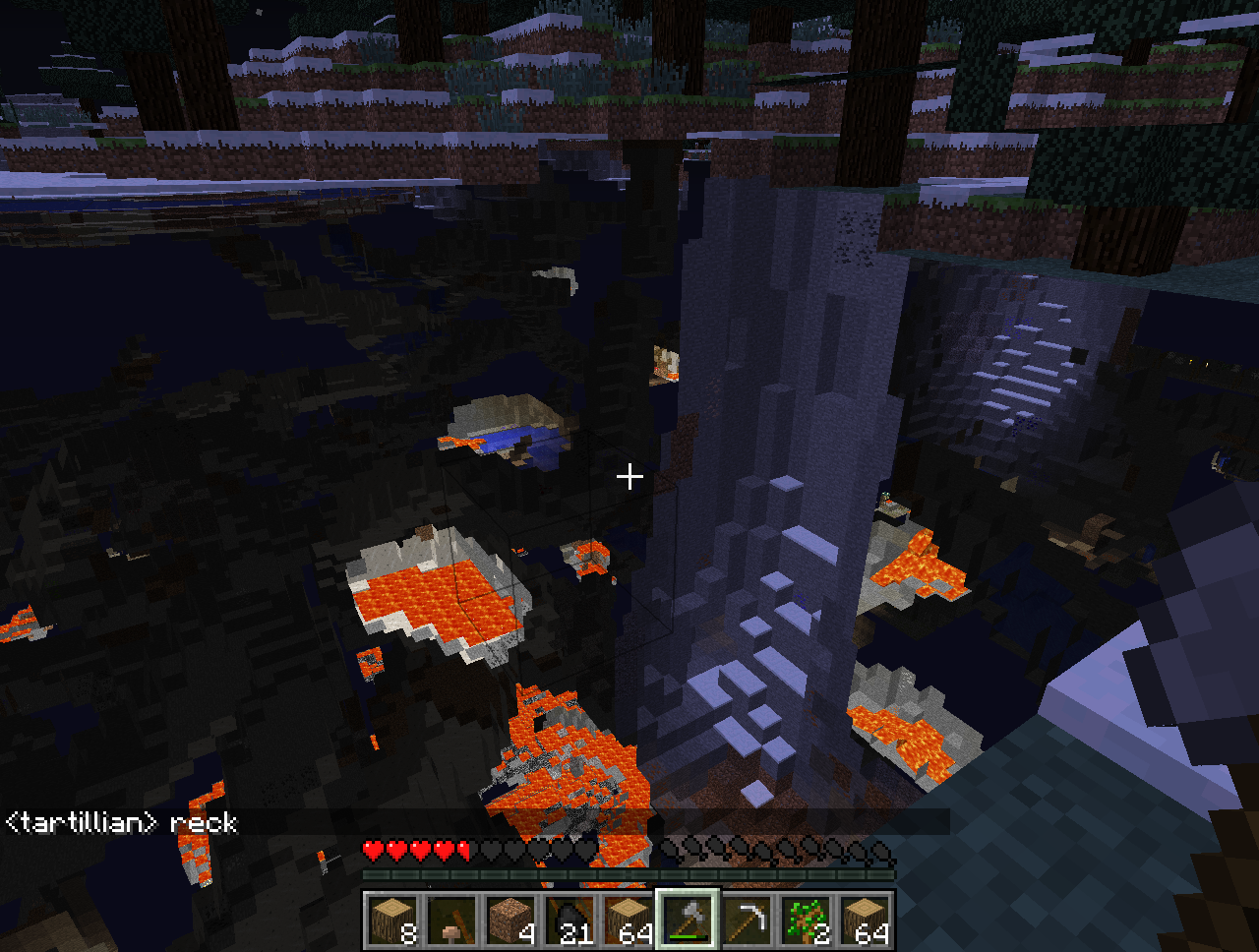Screen dimensions: 1259x952
Task: Choose the brown mushroom hotbar slot
Action: [x=452, y=922]
